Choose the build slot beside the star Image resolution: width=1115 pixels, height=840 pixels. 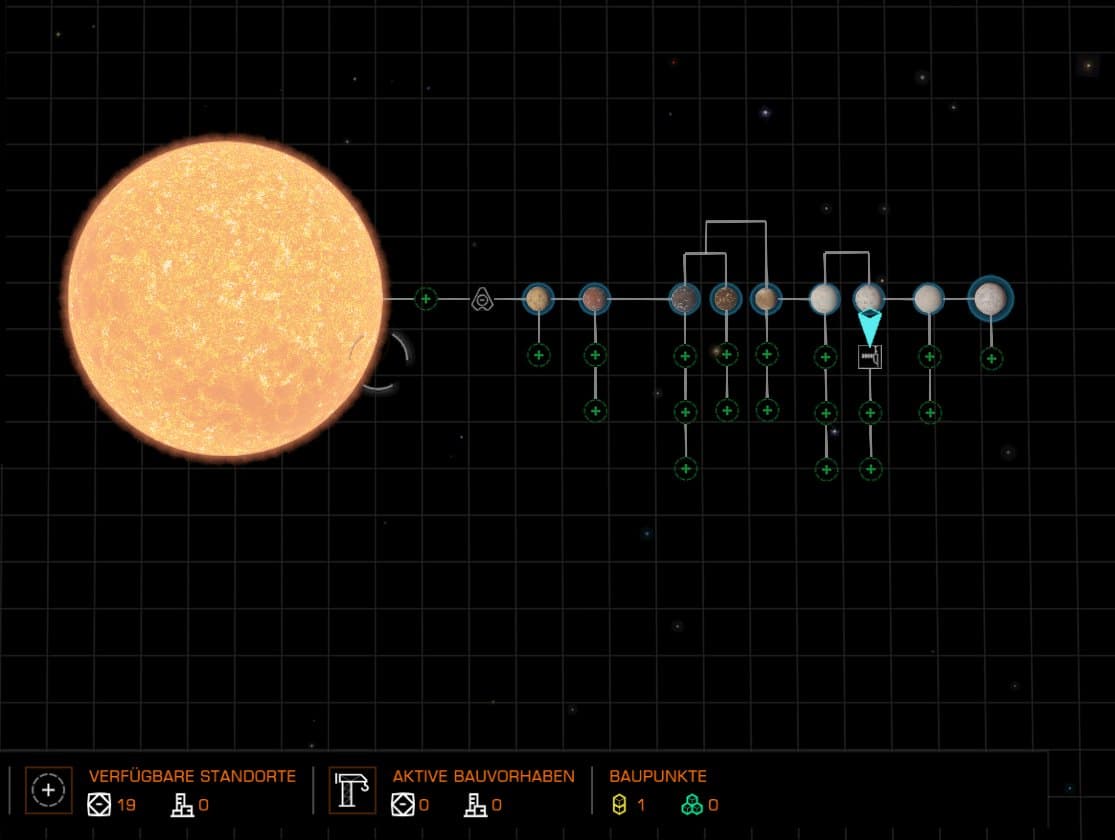[x=426, y=298]
